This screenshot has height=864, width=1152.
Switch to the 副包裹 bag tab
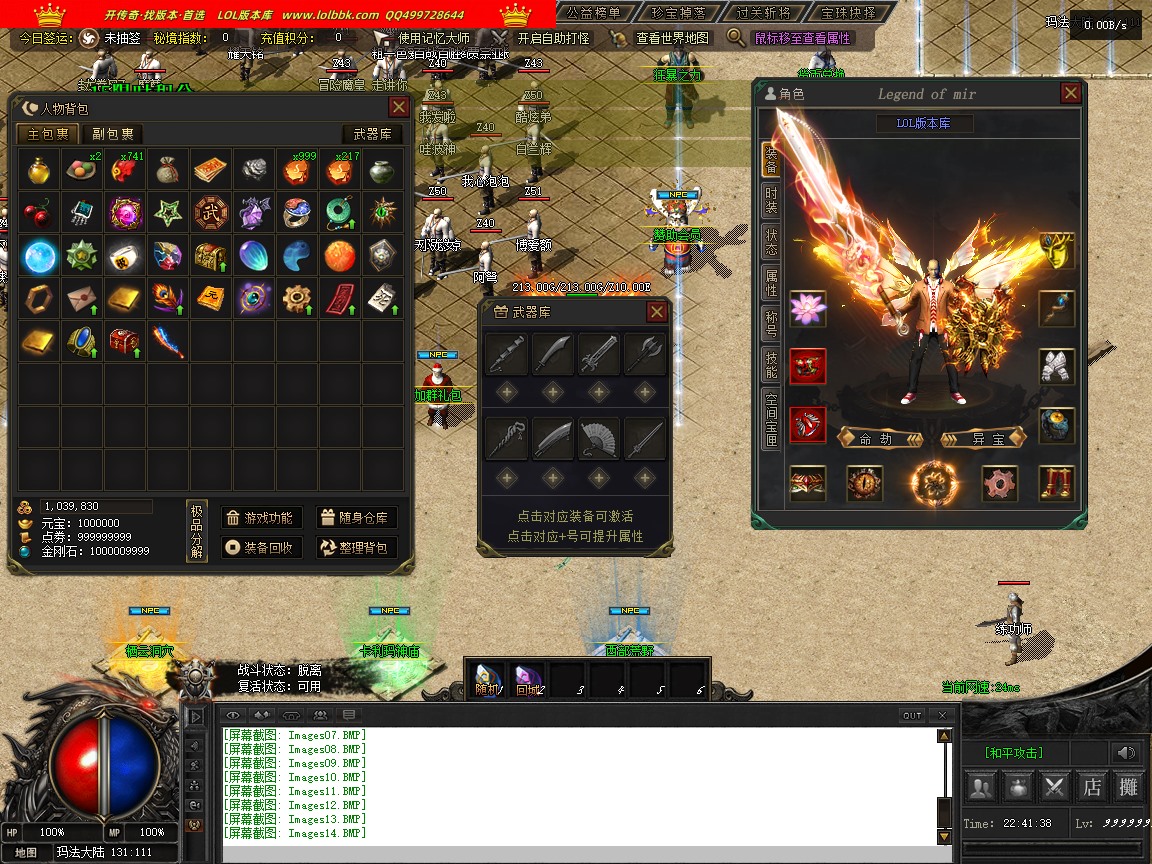pos(112,134)
